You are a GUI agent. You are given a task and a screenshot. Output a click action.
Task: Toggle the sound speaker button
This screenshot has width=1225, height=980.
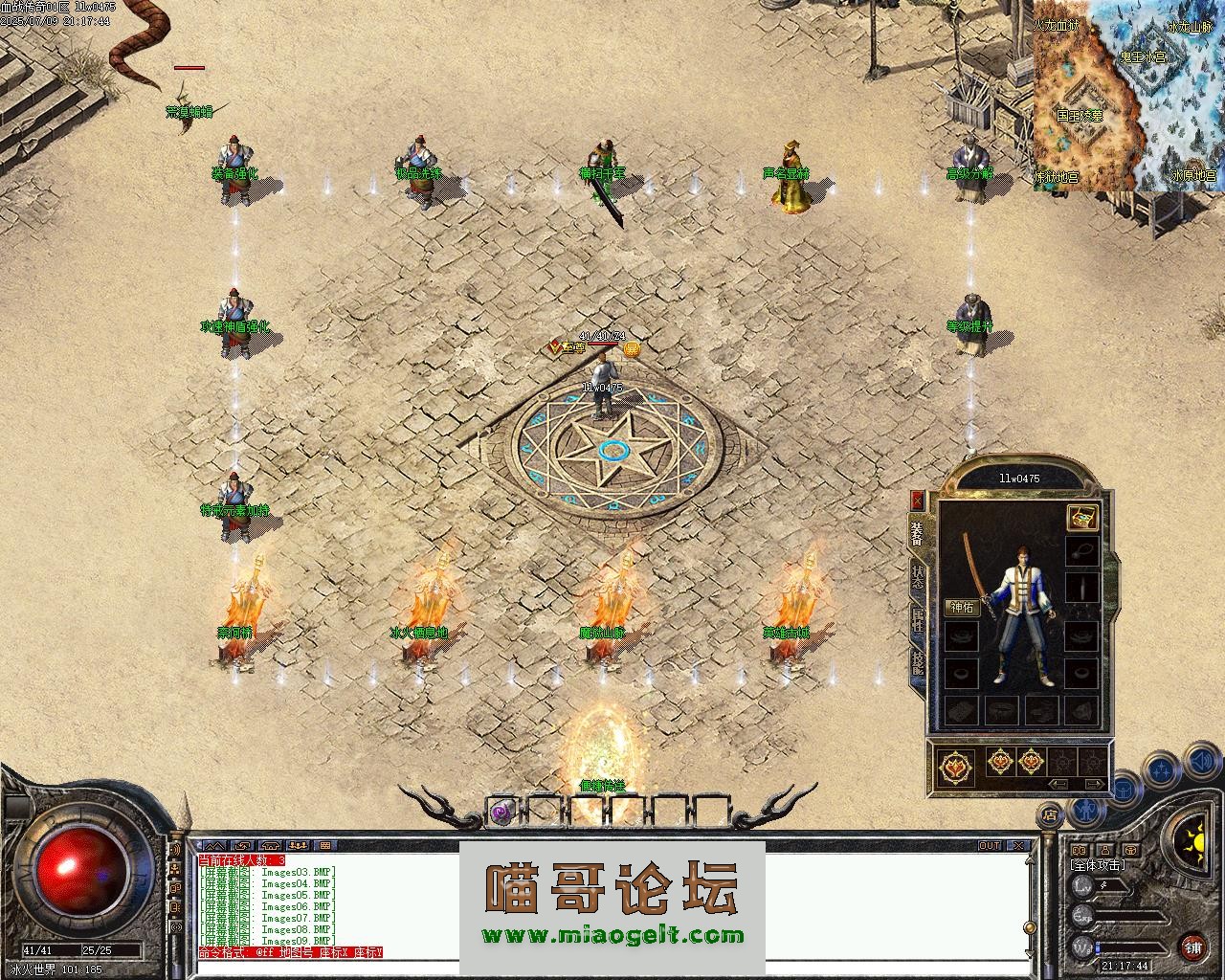(x=1200, y=763)
